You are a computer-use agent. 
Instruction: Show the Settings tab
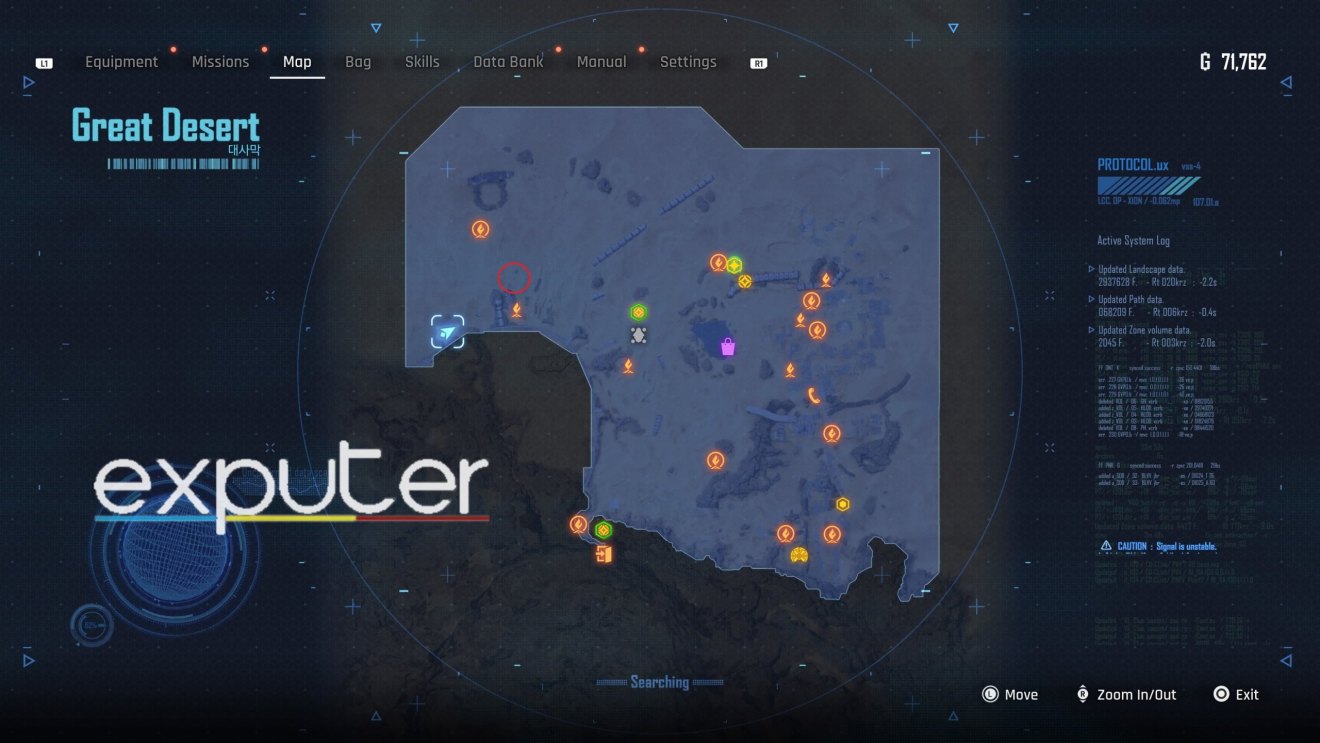(x=688, y=62)
